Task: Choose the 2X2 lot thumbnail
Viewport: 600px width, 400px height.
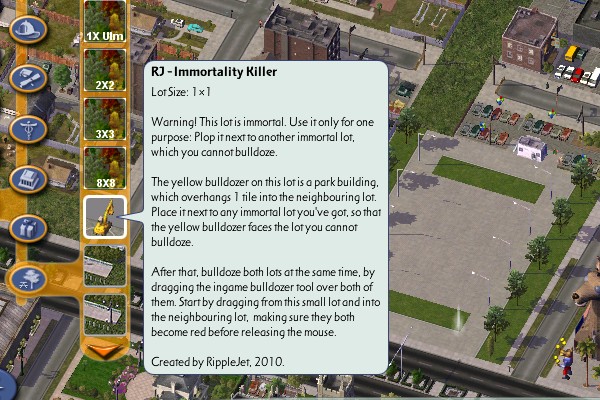Action: [x=104, y=68]
